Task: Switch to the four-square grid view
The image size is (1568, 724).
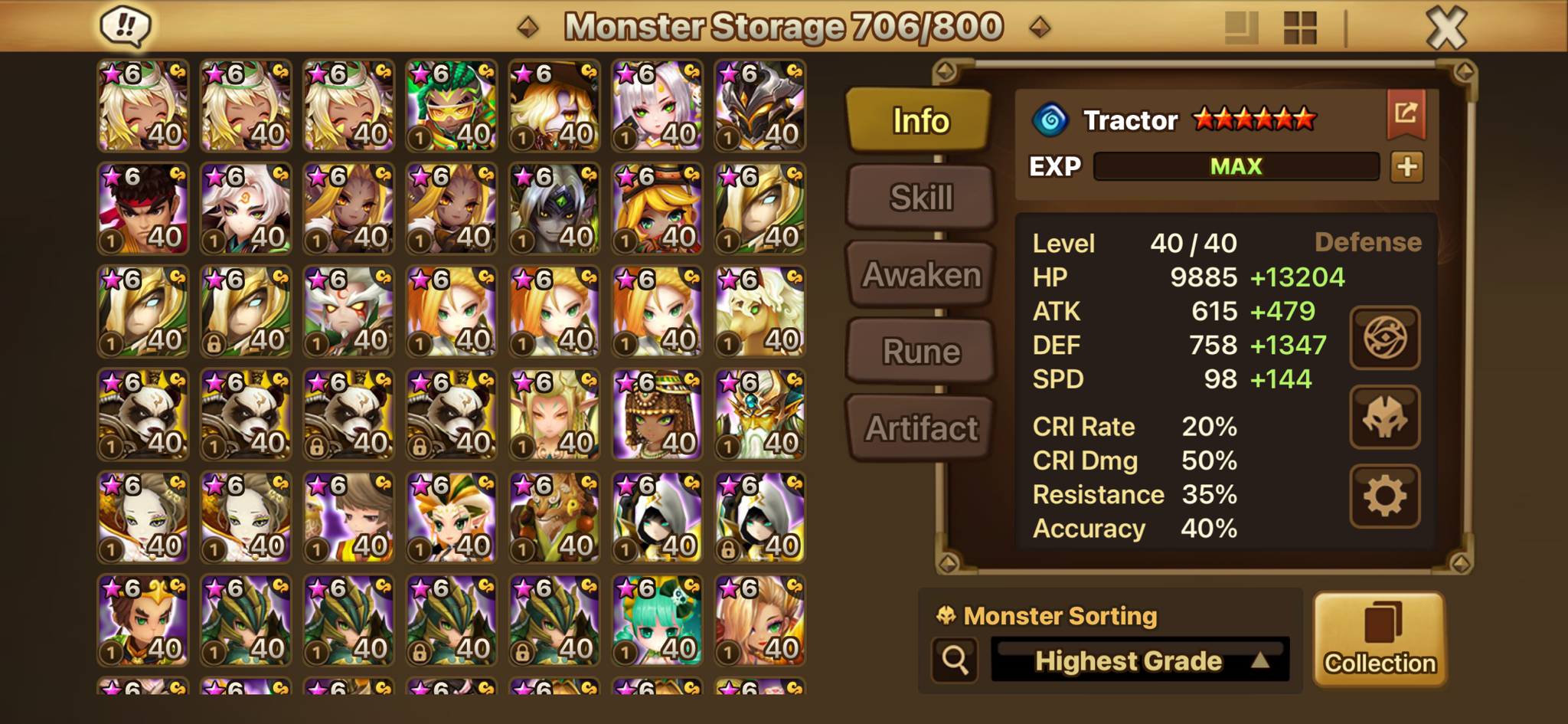Action: pyautogui.click(x=1300, y=28)
